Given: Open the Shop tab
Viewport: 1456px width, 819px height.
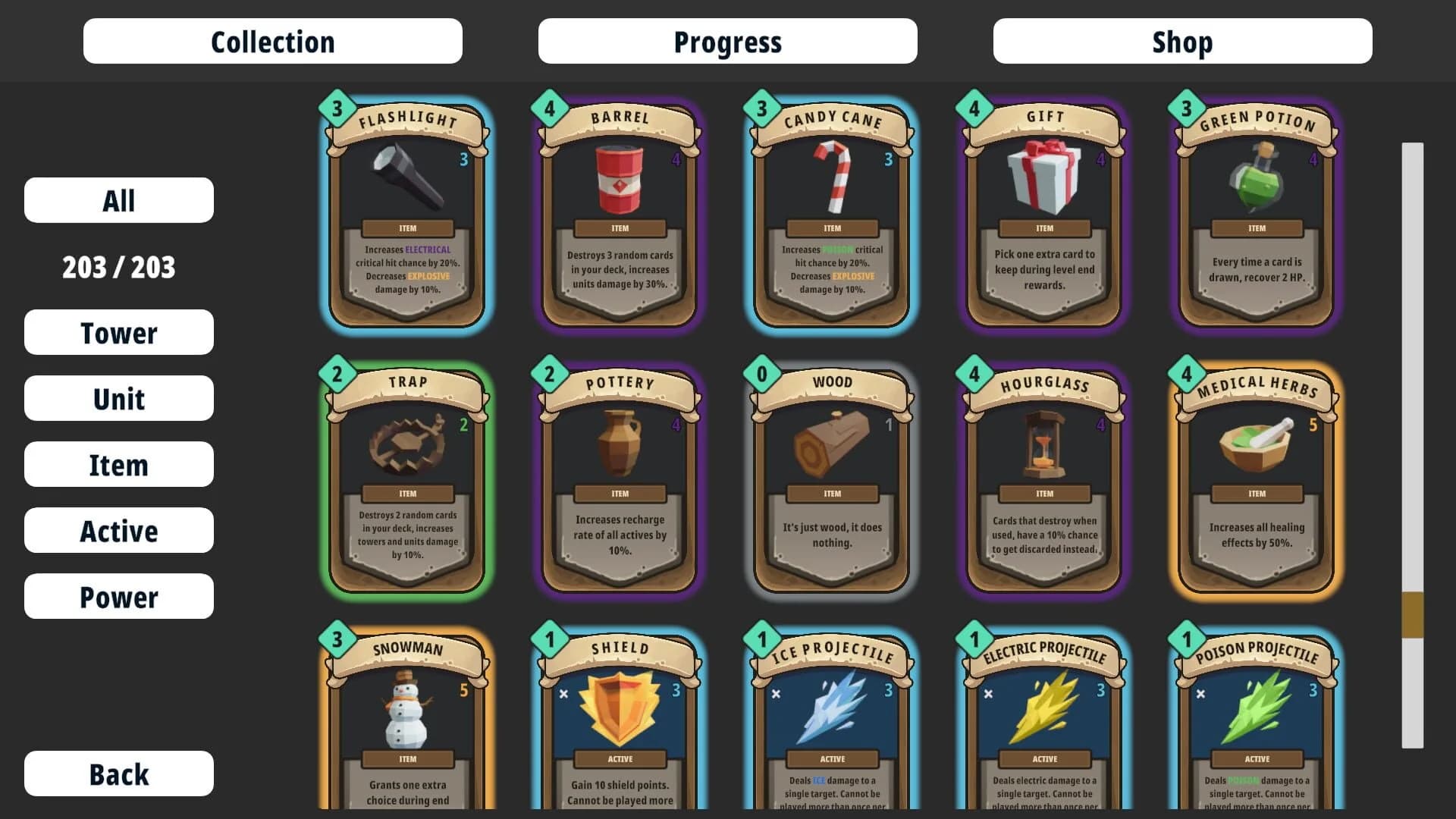Looking at the screenshot, I should 1181,42.
